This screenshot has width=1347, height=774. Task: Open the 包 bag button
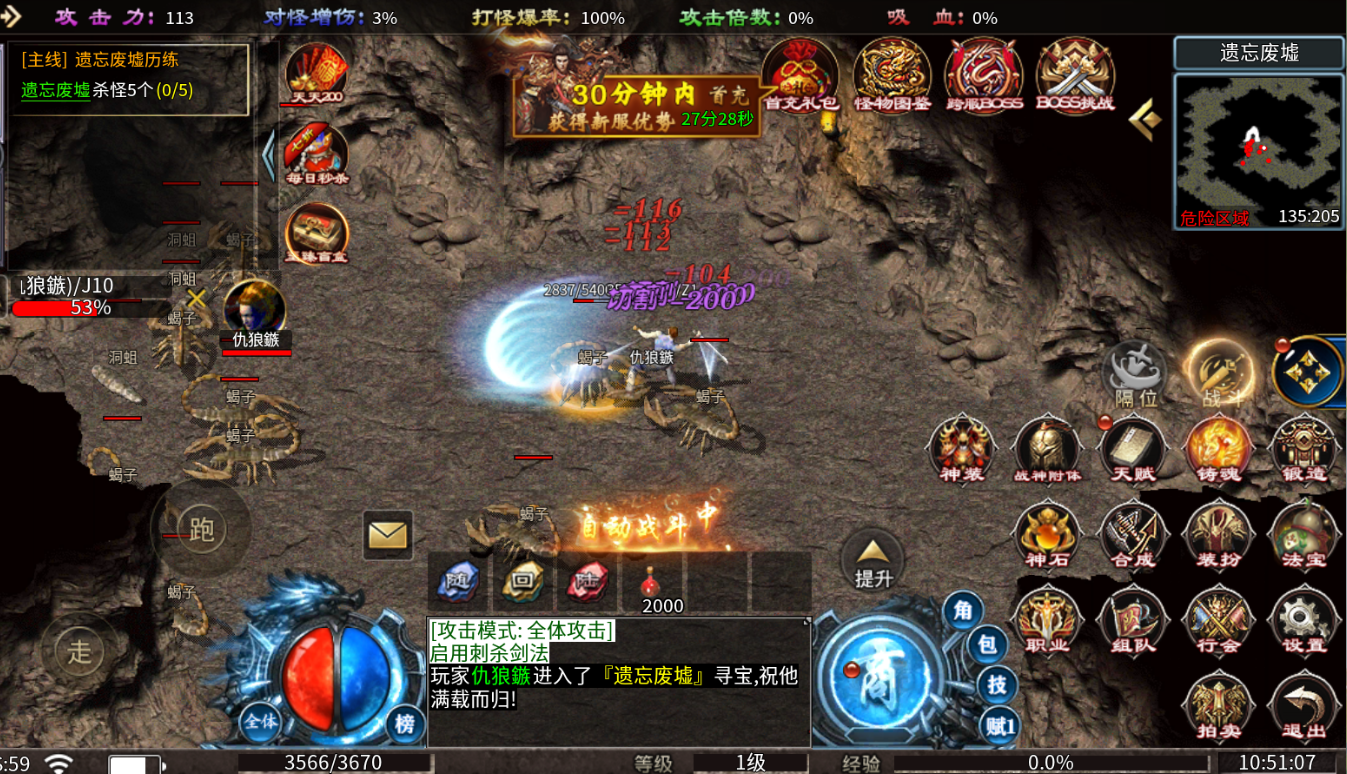[986, 646]
